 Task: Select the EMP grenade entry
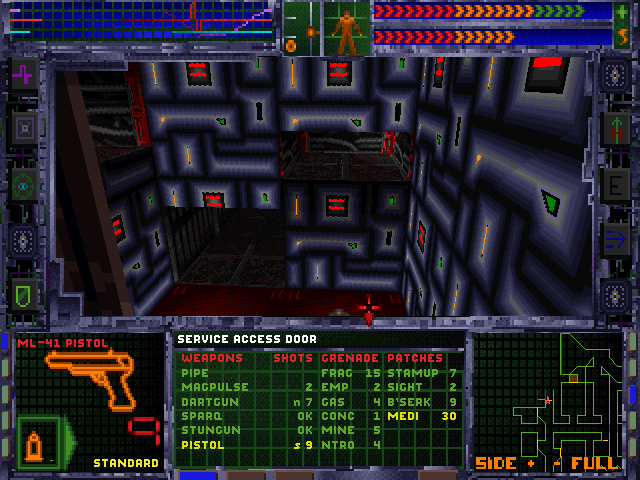(x=331, y=386)
